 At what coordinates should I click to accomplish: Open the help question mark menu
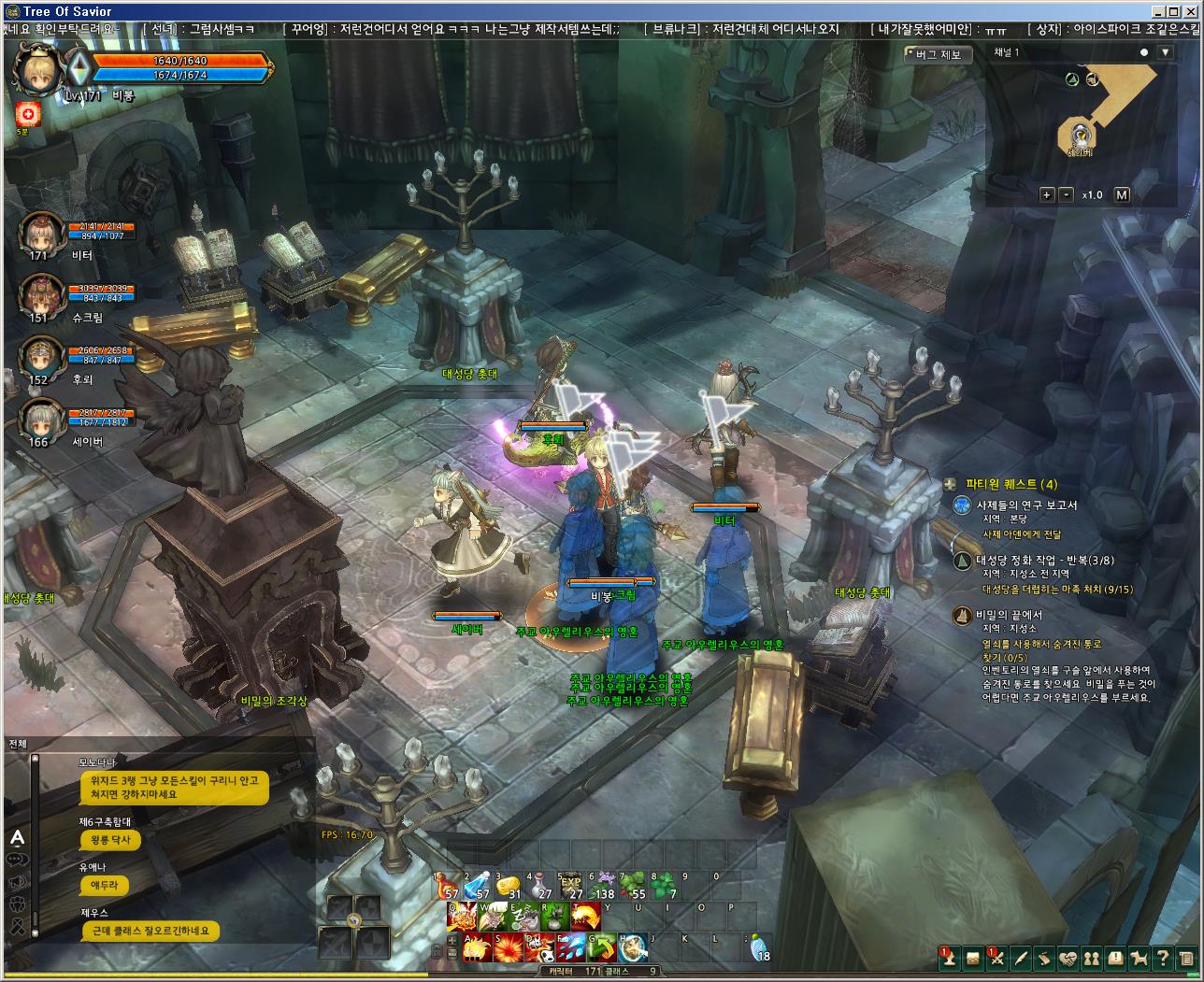point(1162,957)
